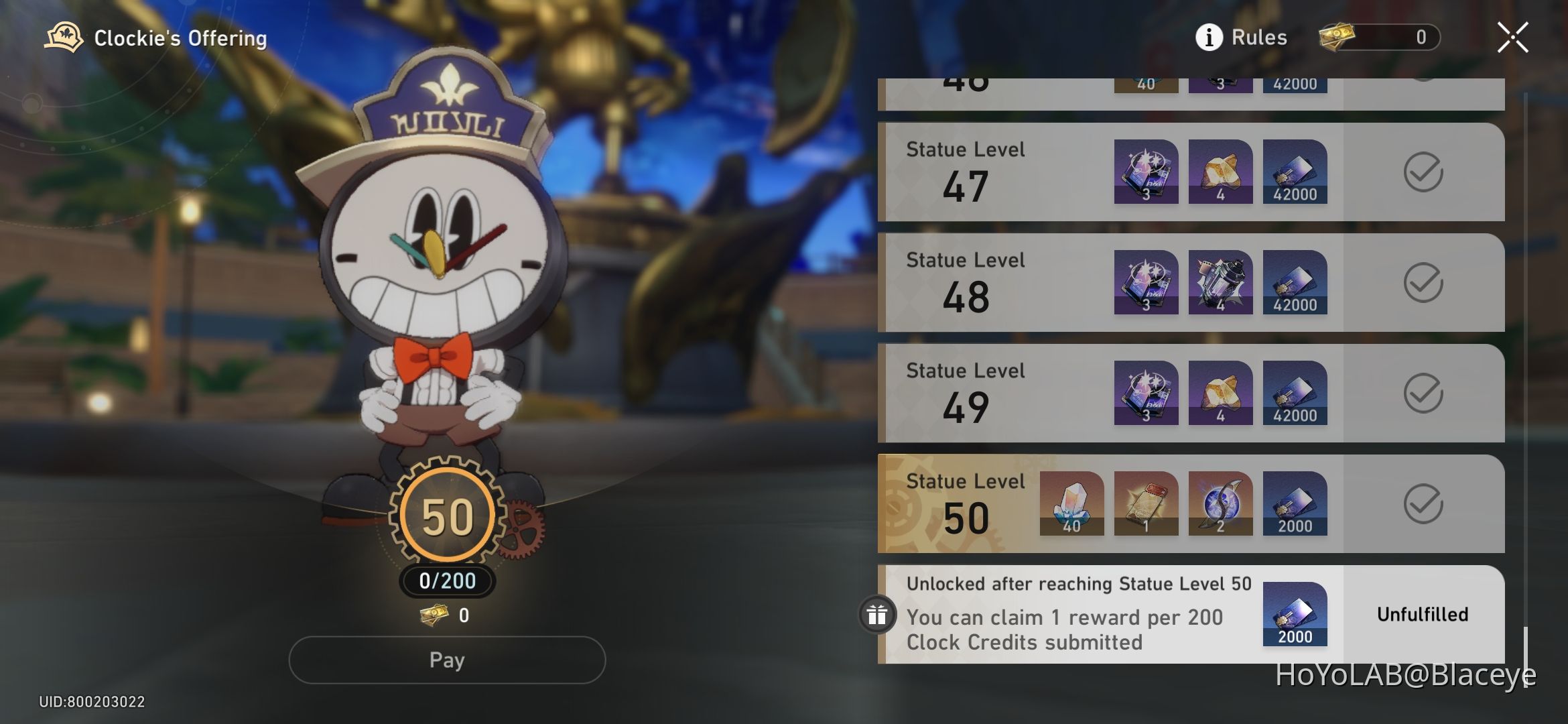Close Clockie's Offering with the X button
The width and height of the screenshot is (1568, 724).
coord(1512,37)
